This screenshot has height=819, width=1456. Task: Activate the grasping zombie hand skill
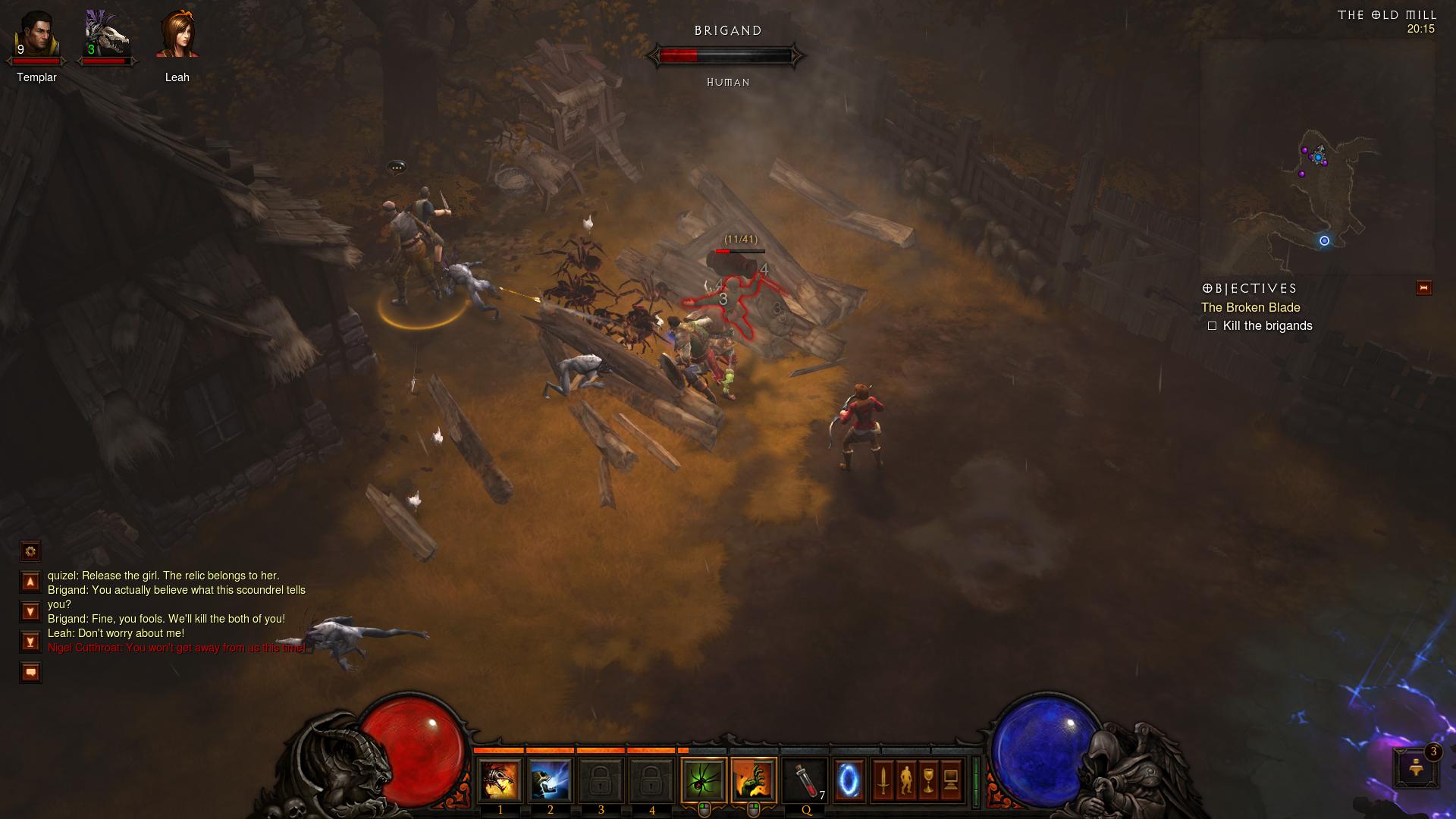[754, 780]
